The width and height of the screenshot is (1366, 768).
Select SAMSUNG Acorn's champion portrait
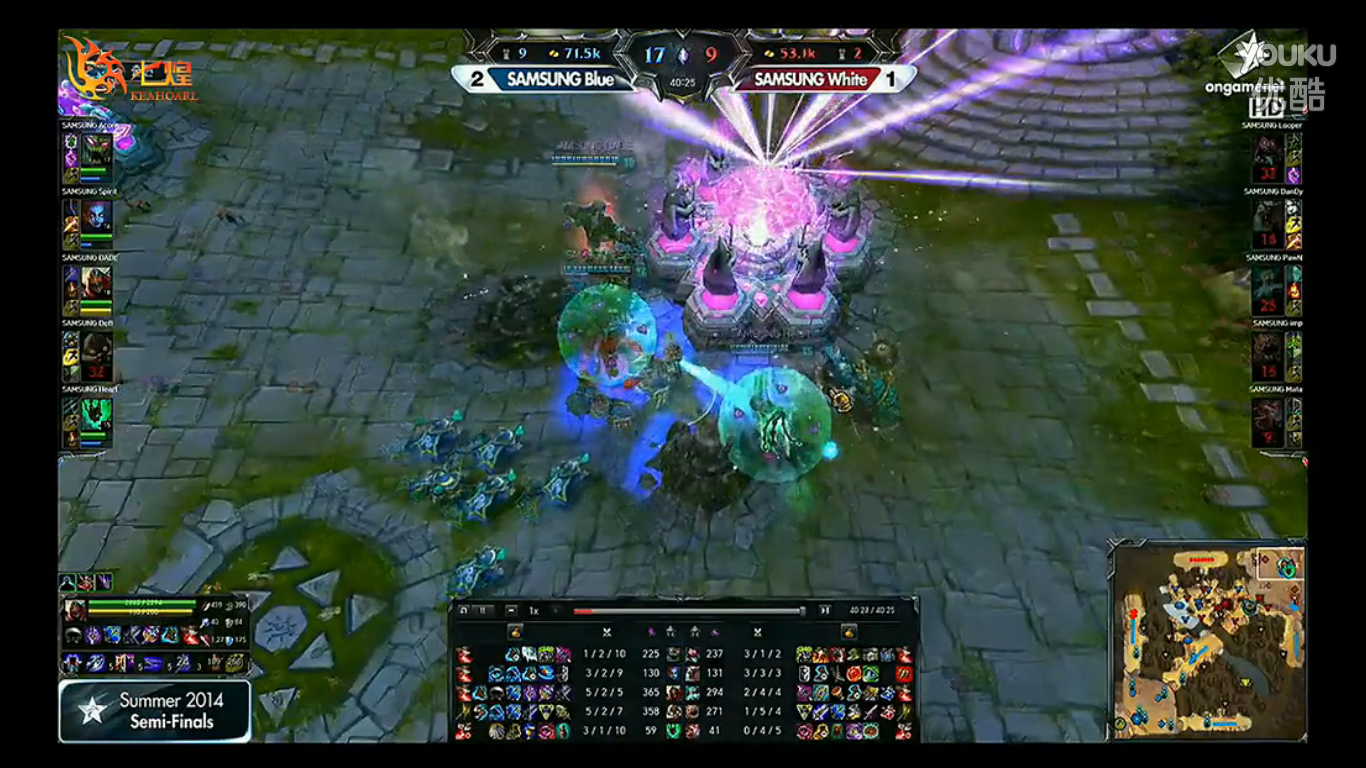click(97, 154)
